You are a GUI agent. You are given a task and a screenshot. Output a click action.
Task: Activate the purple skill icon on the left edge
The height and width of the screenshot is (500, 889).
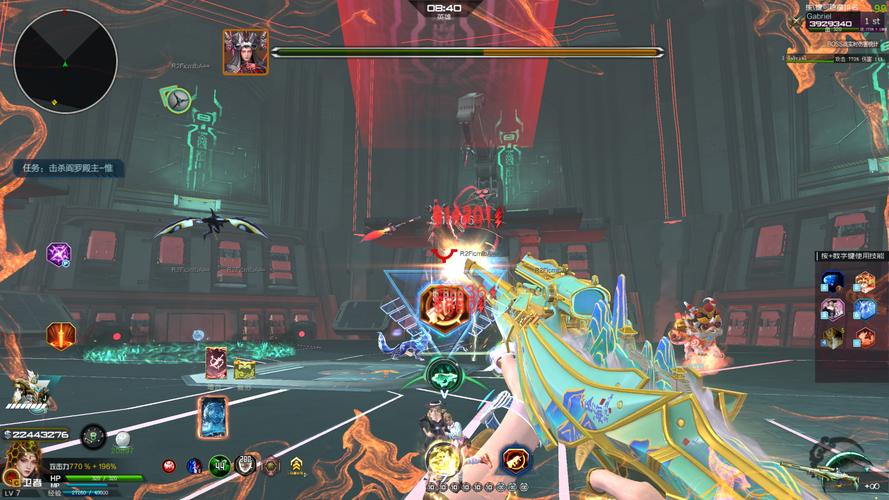(x=58, y=255)
